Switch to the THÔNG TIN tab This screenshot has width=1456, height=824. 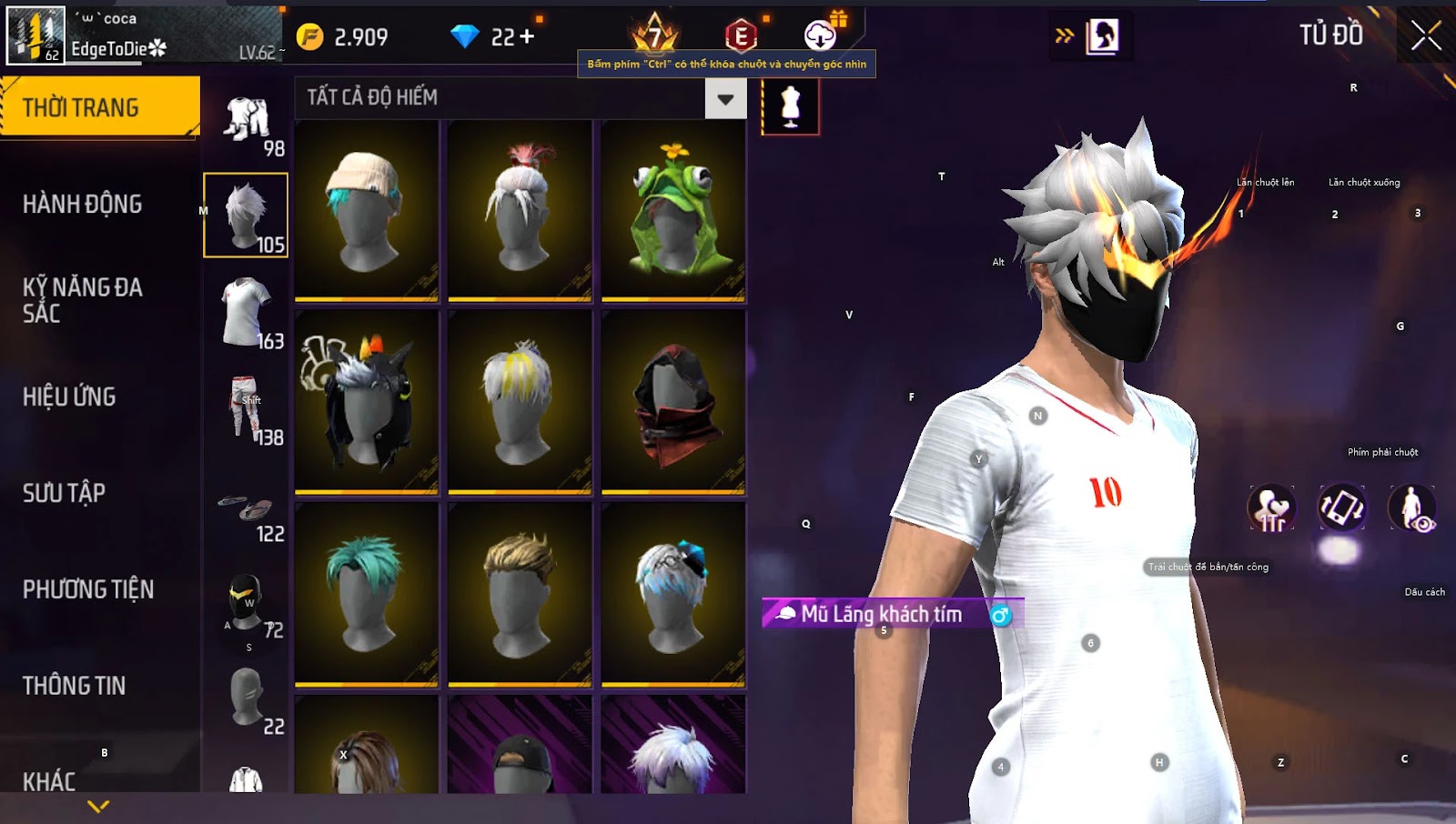(75, 686)
